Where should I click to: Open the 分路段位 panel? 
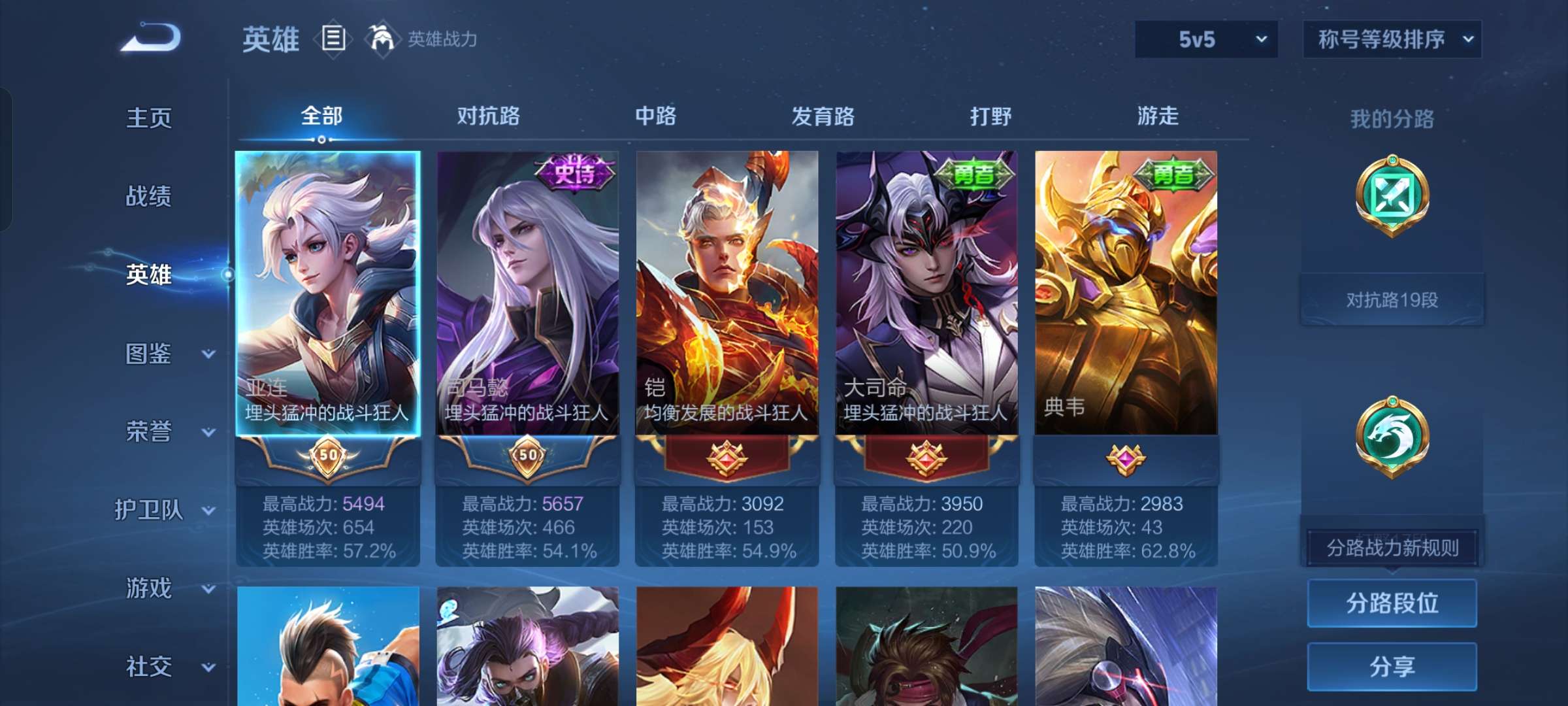pos(1392,603)
